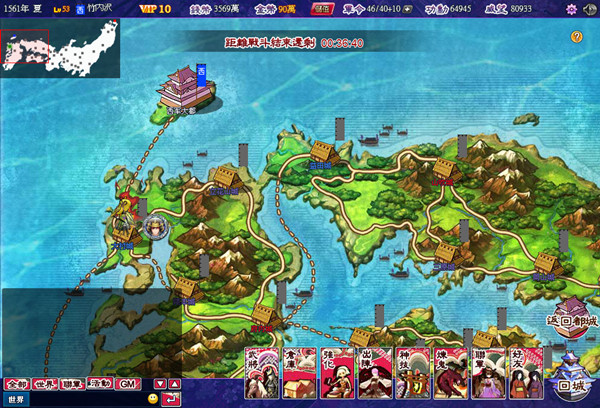Click the red recharge button beside gold
The height and width of the screenshot is (408, 600).
tap(323, 9)
